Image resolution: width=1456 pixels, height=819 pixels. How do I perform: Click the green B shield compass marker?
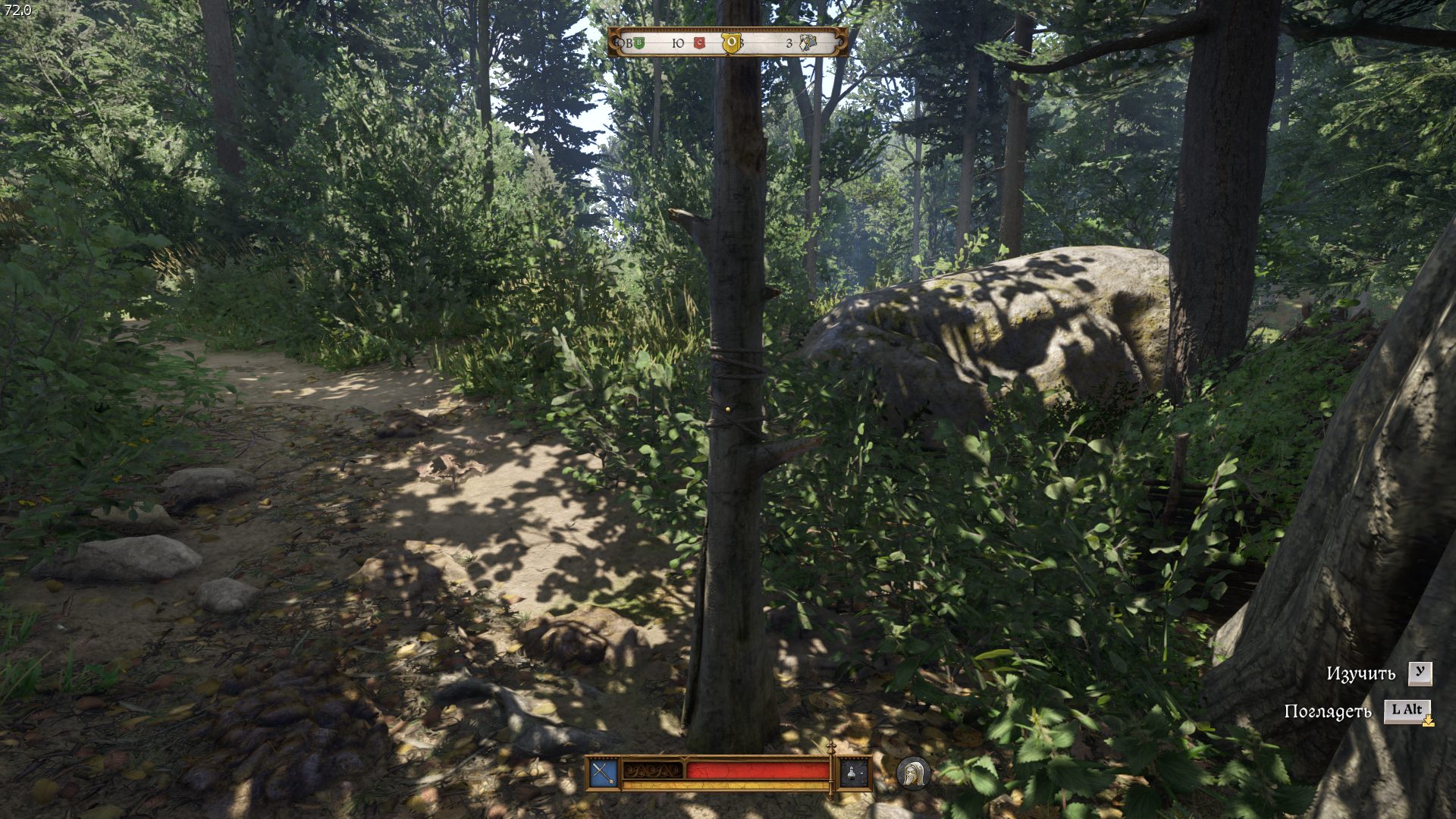639,43
